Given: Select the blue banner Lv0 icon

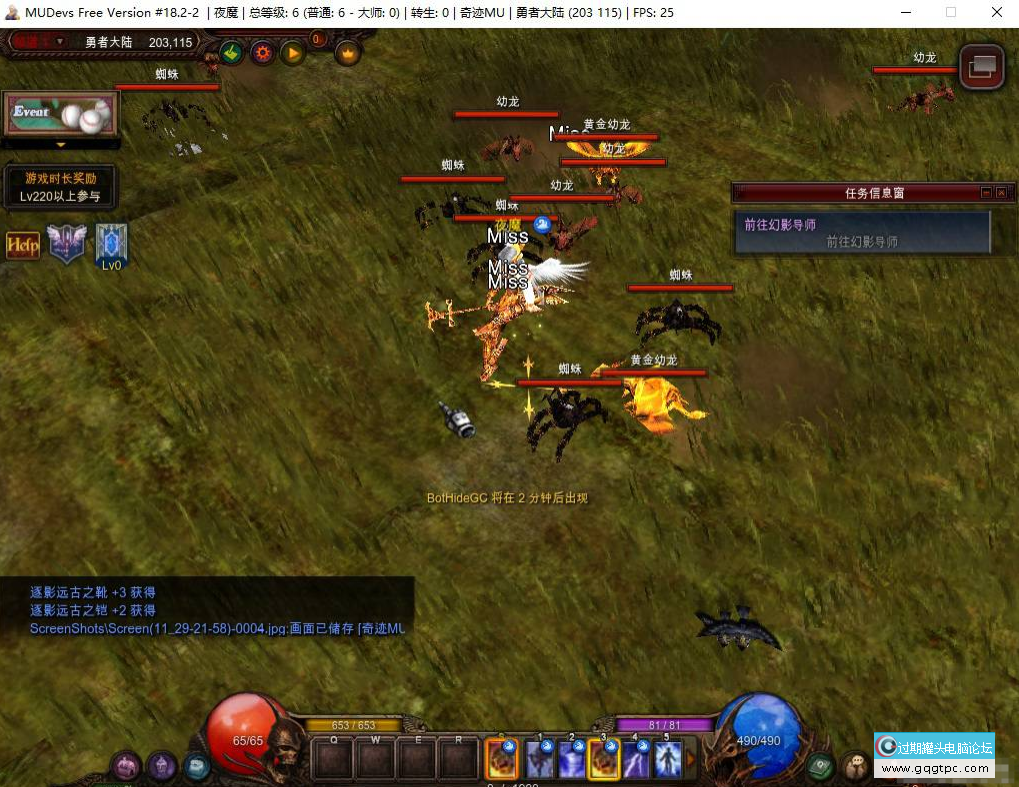Looking at the screenshot, I should [x=111, y=243].
